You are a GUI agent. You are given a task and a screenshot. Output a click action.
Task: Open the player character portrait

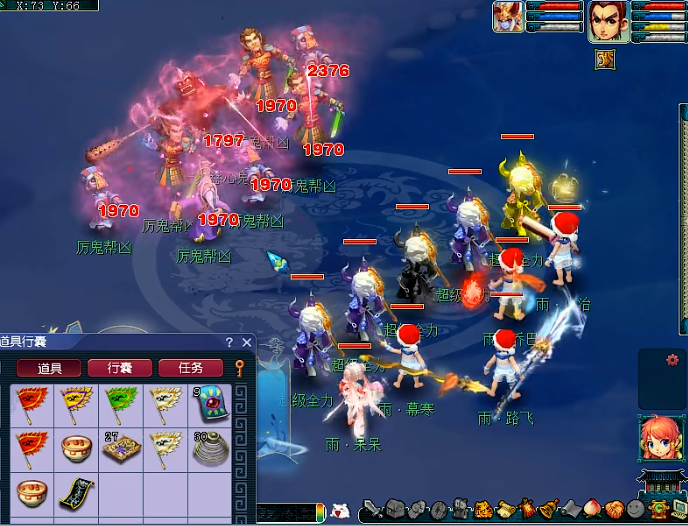pos(606,21)
